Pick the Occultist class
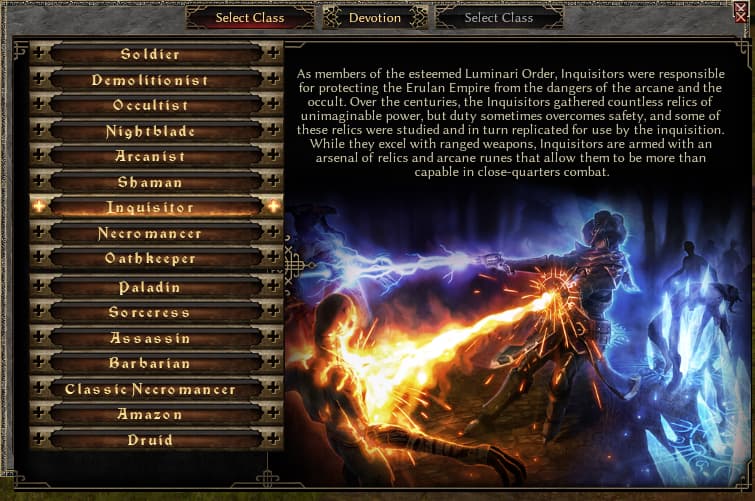The height and width of the screenshot is (501, 755). [151, 105]
